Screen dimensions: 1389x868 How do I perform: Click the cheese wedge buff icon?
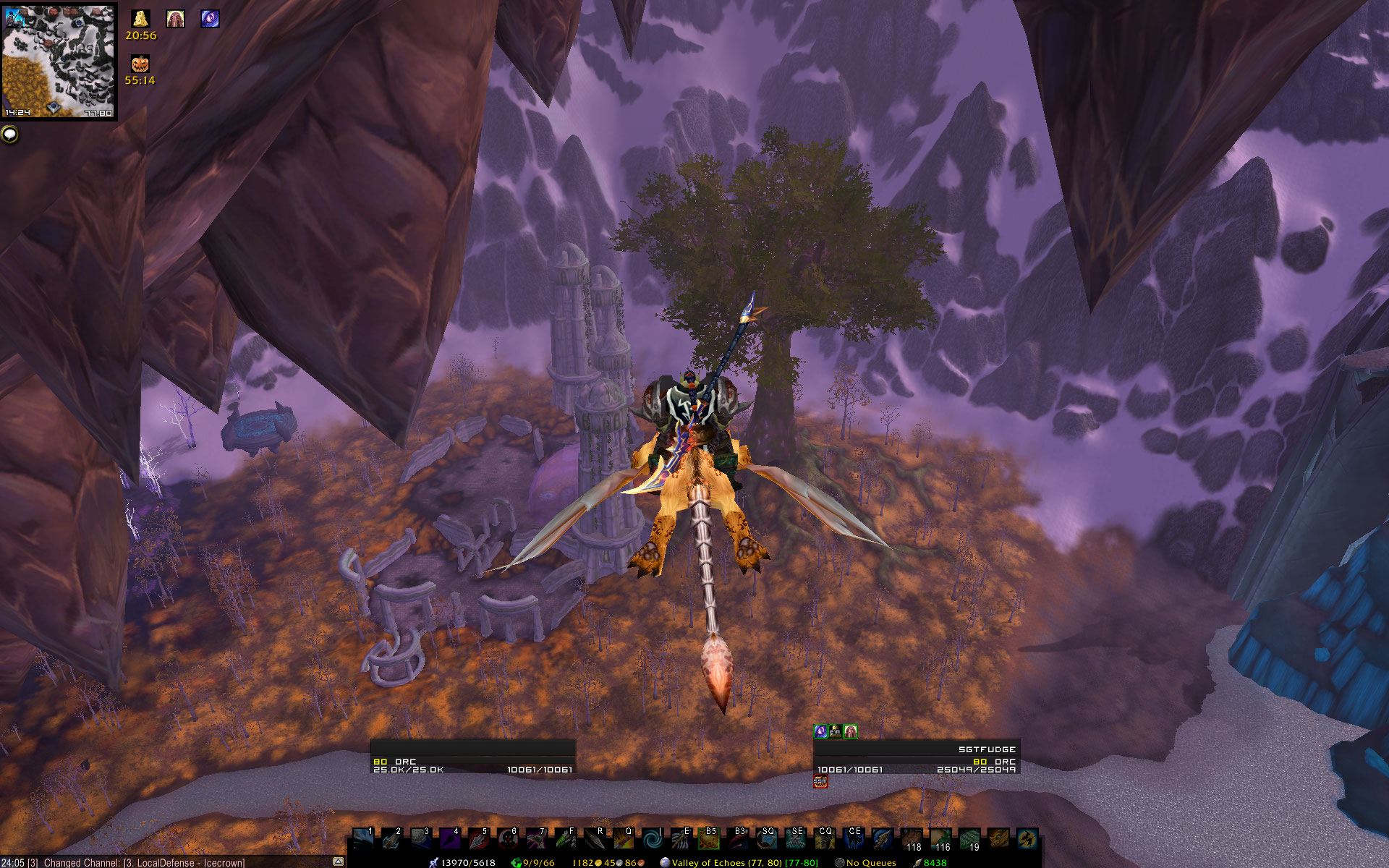140,18
